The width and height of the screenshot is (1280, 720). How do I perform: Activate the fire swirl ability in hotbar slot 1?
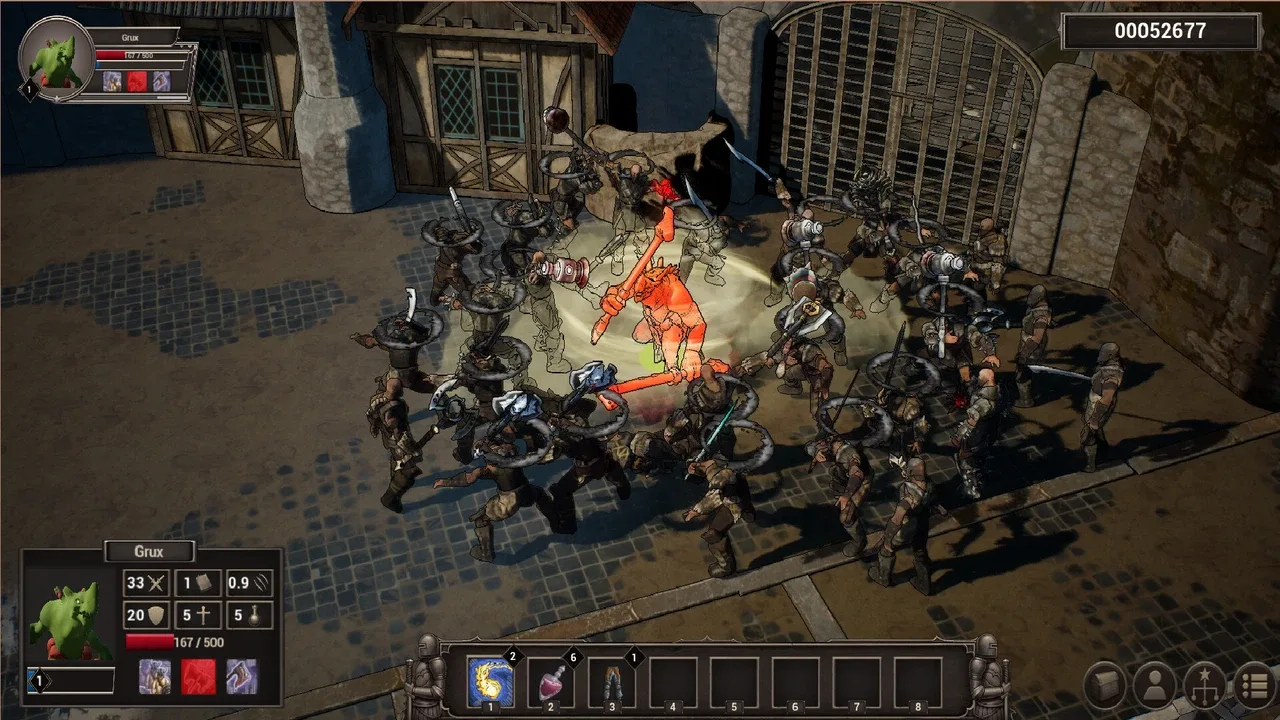[491, 683]
